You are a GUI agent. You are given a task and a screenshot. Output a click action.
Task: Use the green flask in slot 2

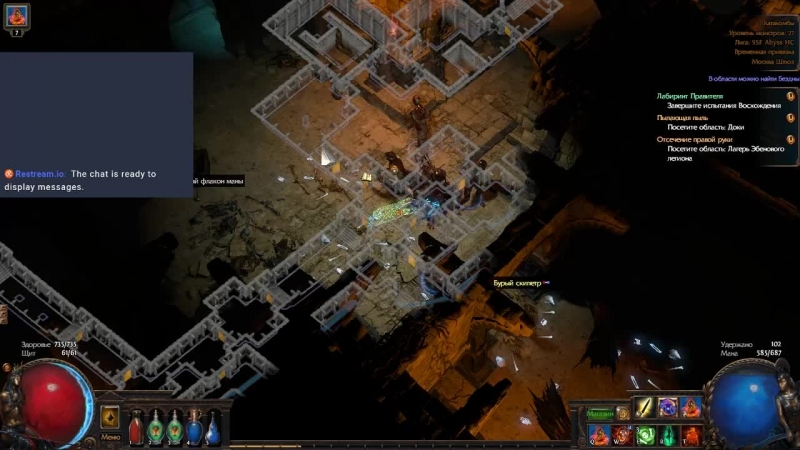(x=155, y=430)
